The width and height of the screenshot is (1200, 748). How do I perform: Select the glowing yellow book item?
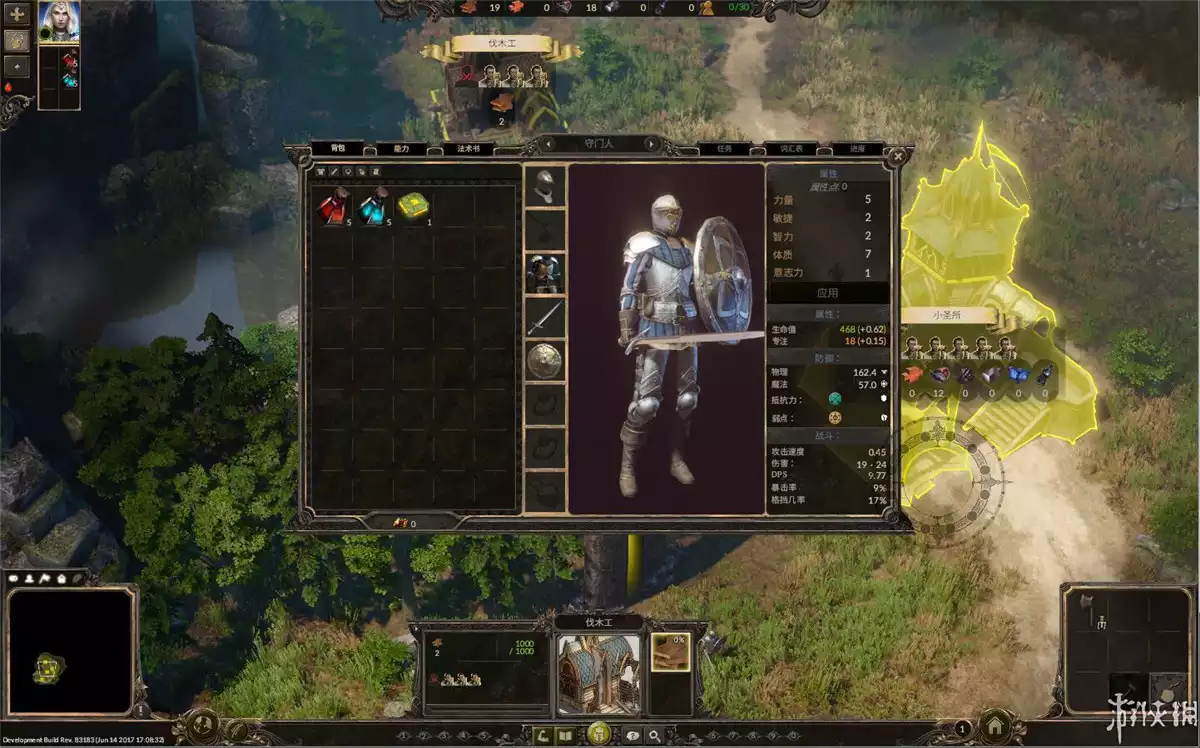[412, 207]
